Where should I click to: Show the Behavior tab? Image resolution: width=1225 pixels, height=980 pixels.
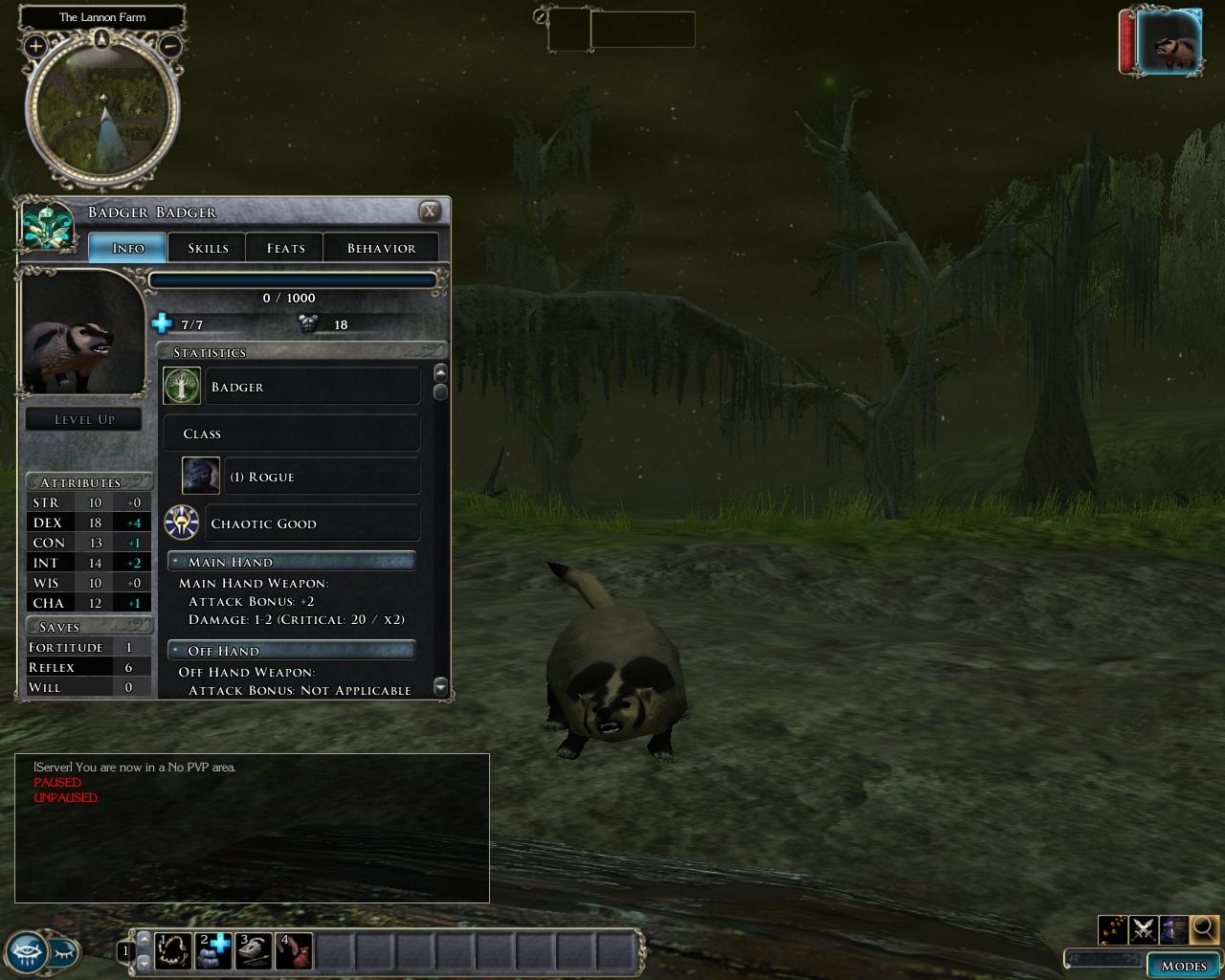(x=381, y=248)
